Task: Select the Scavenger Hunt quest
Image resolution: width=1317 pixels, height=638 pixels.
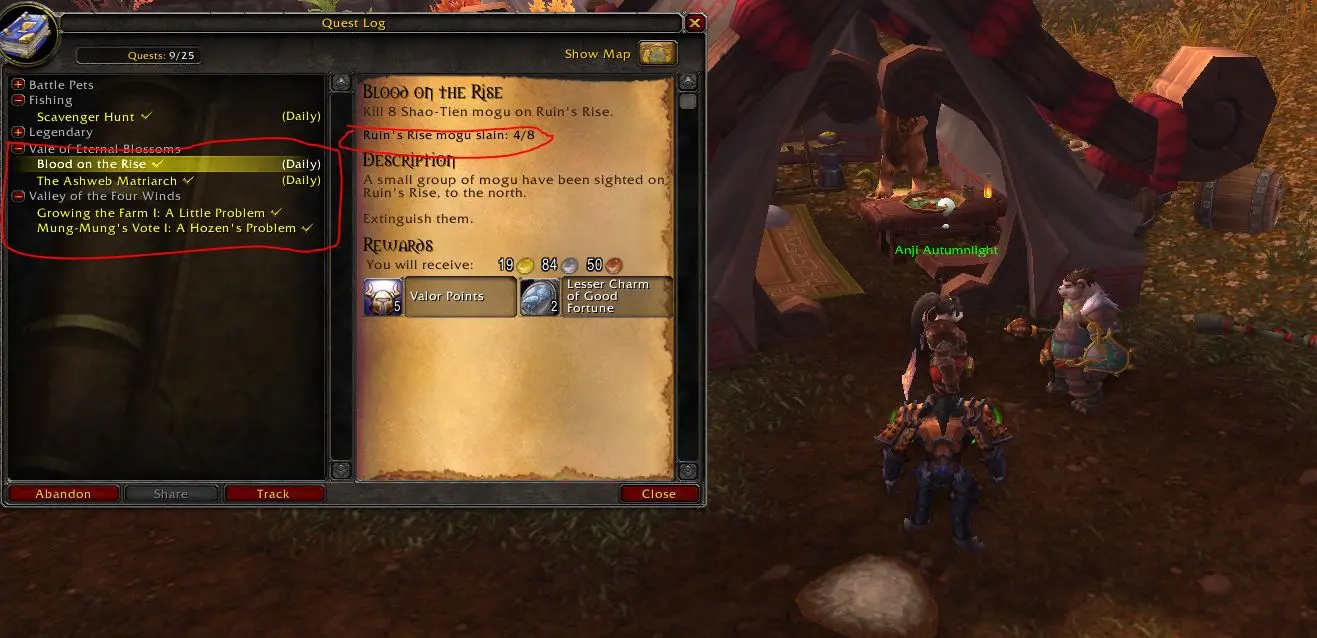Action: (x=86, y=117)
